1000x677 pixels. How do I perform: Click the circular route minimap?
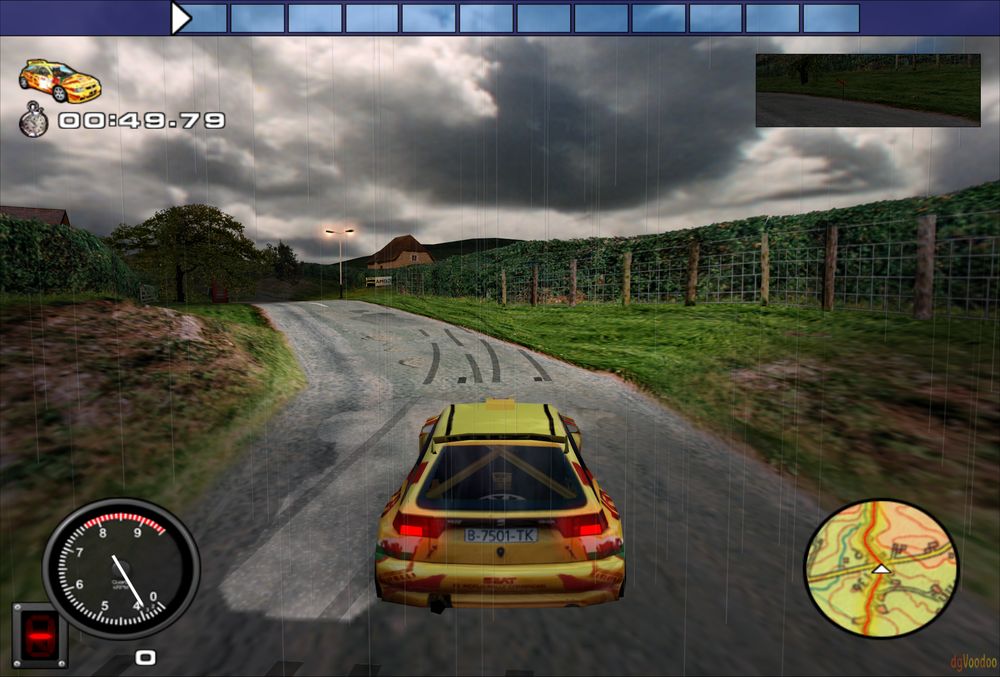[x=881, y=569]
